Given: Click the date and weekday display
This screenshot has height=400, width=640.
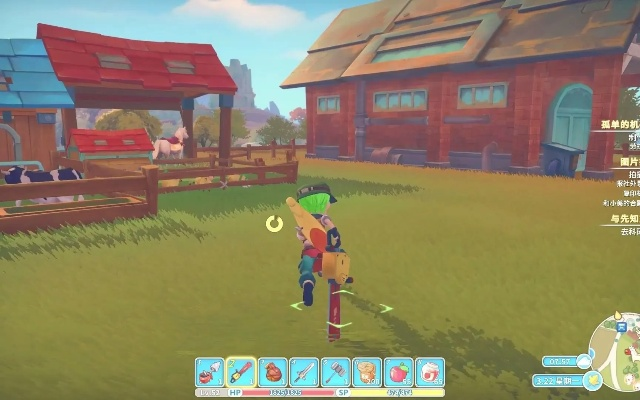Looking at the screenshot, I should click(x=558, y=381).
